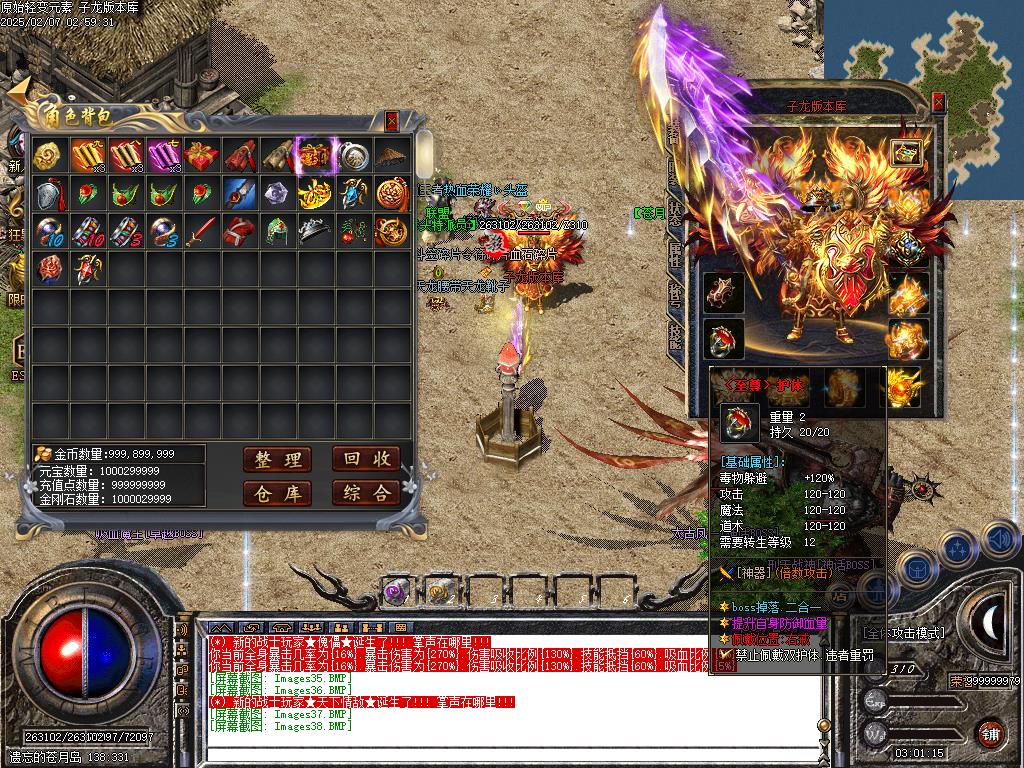Select the equipped red gem ring slot
Screen dimensions: 1024x768
click(722, 338)
